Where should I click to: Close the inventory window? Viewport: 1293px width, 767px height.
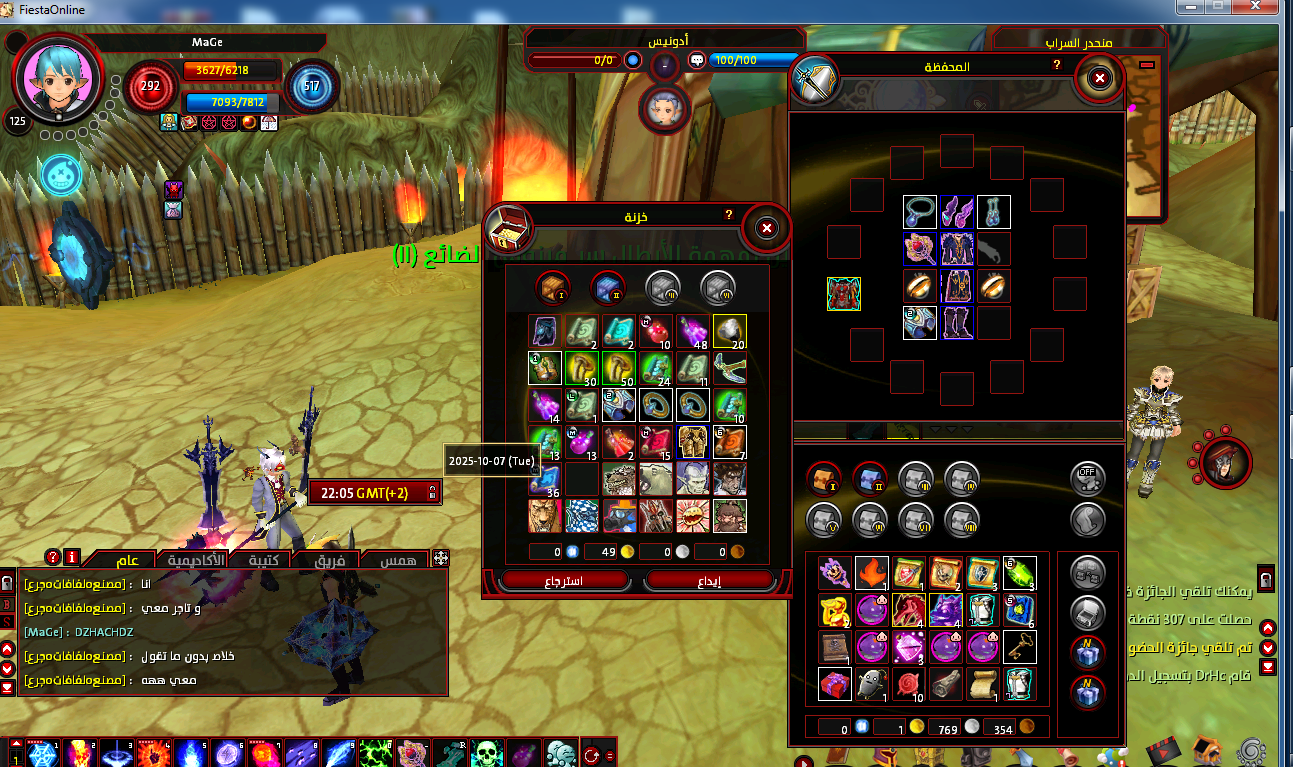point(1099,78)
